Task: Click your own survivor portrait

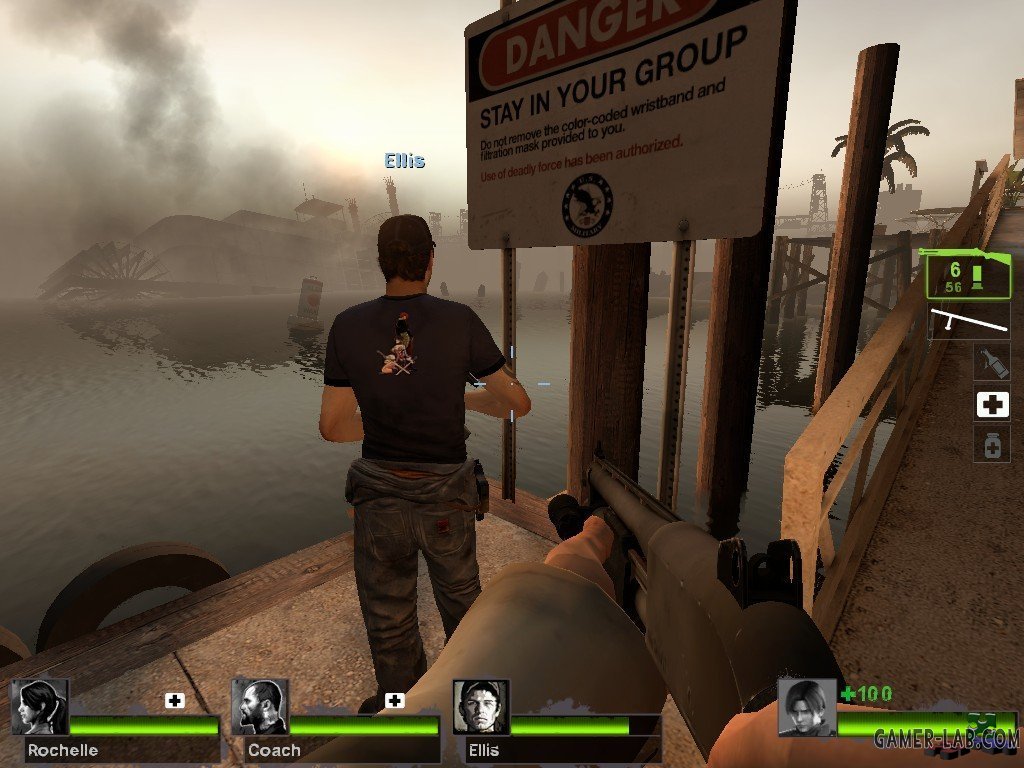Action: [x=806, y=707]
